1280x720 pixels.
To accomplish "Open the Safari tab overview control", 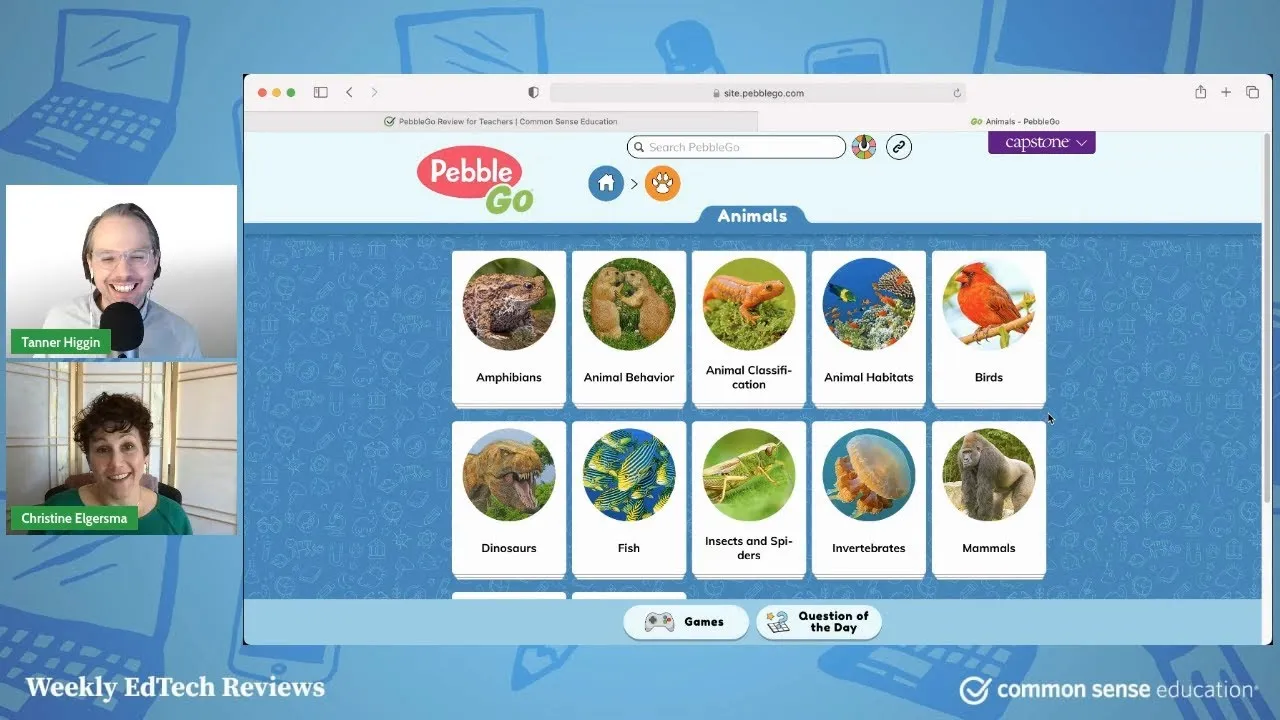I will point(1252,91).
